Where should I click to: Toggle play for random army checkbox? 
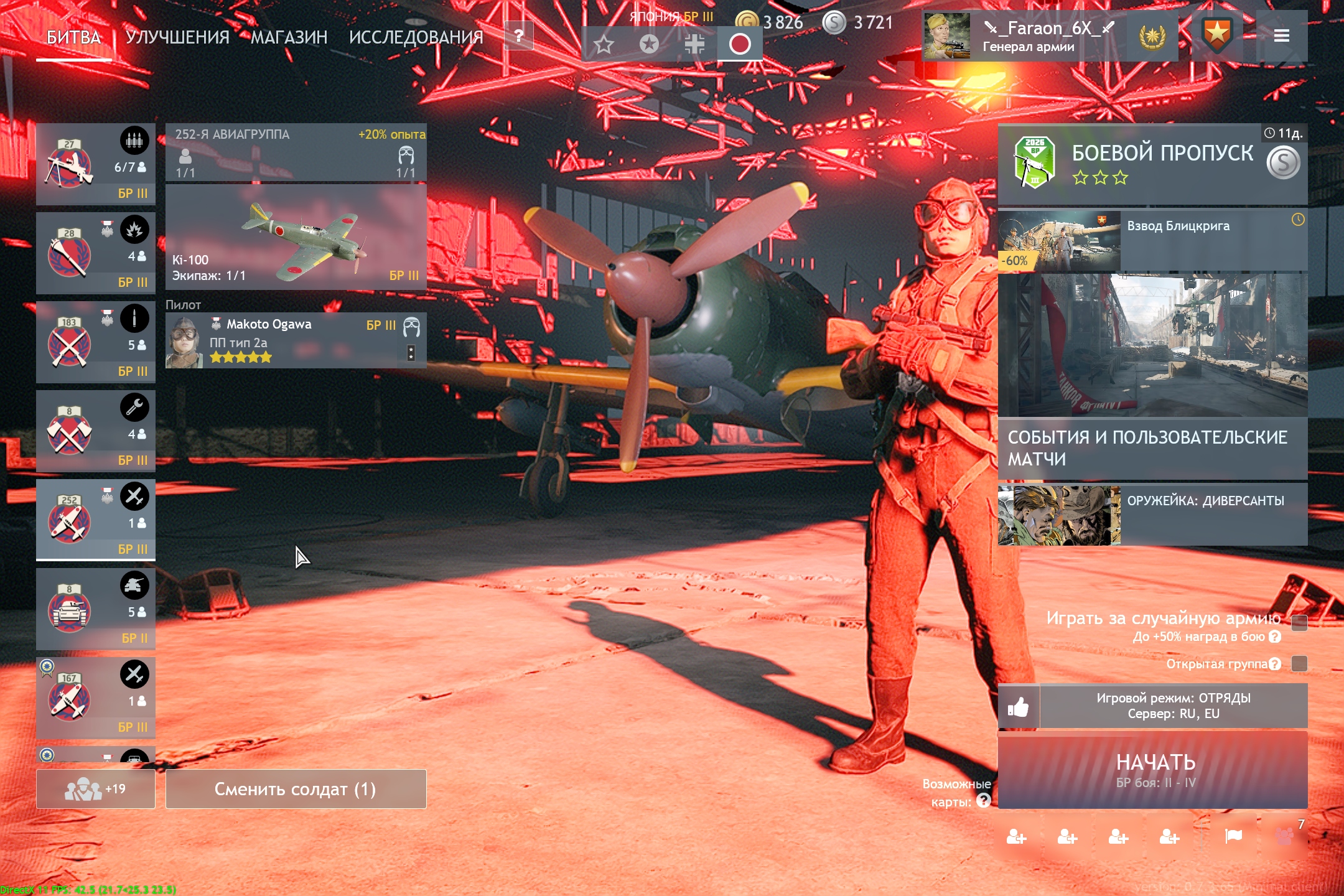(1299, 623)
